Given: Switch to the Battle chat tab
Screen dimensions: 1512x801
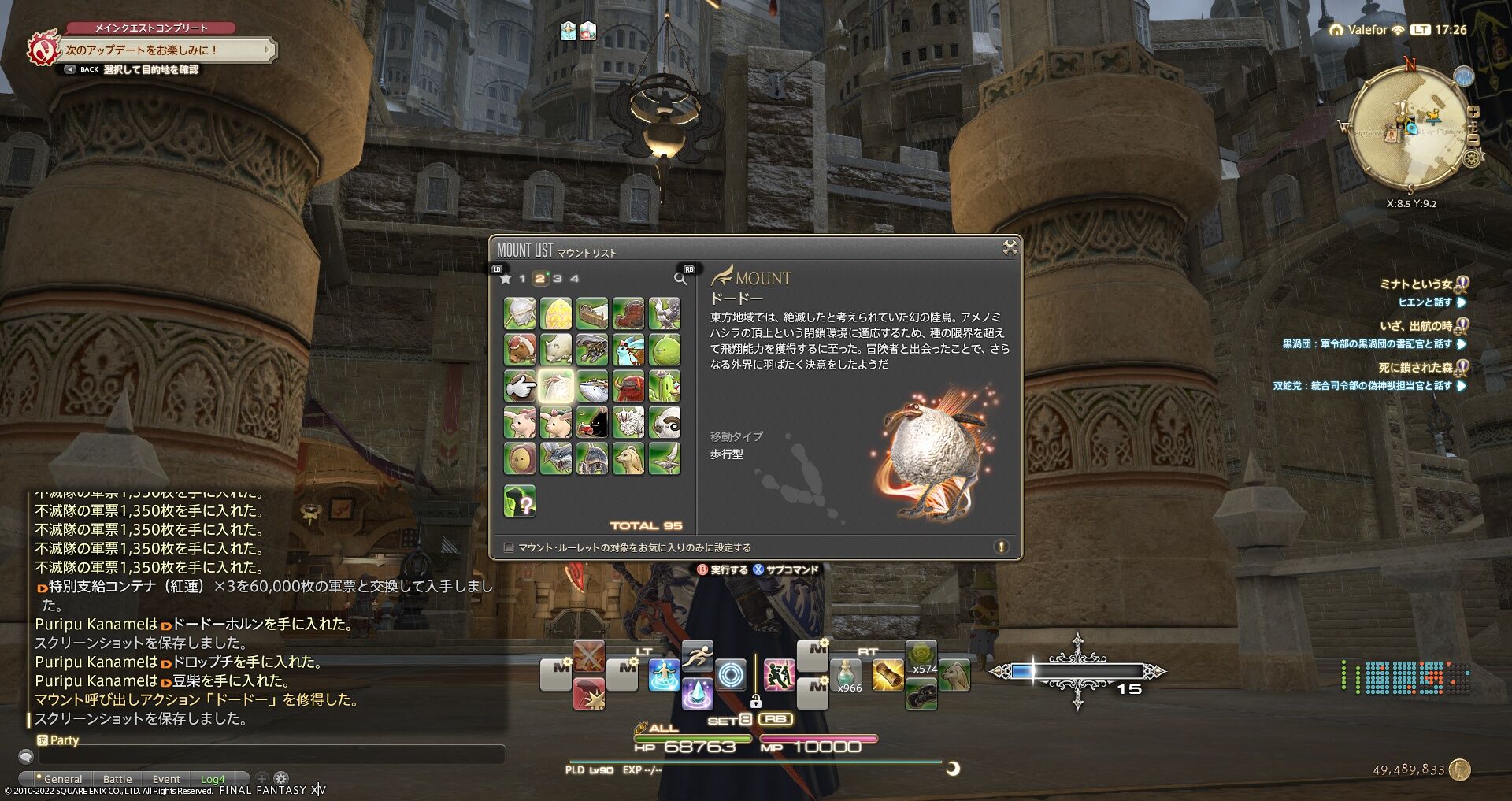Looking at the screenshot, I should click(117, 778).
